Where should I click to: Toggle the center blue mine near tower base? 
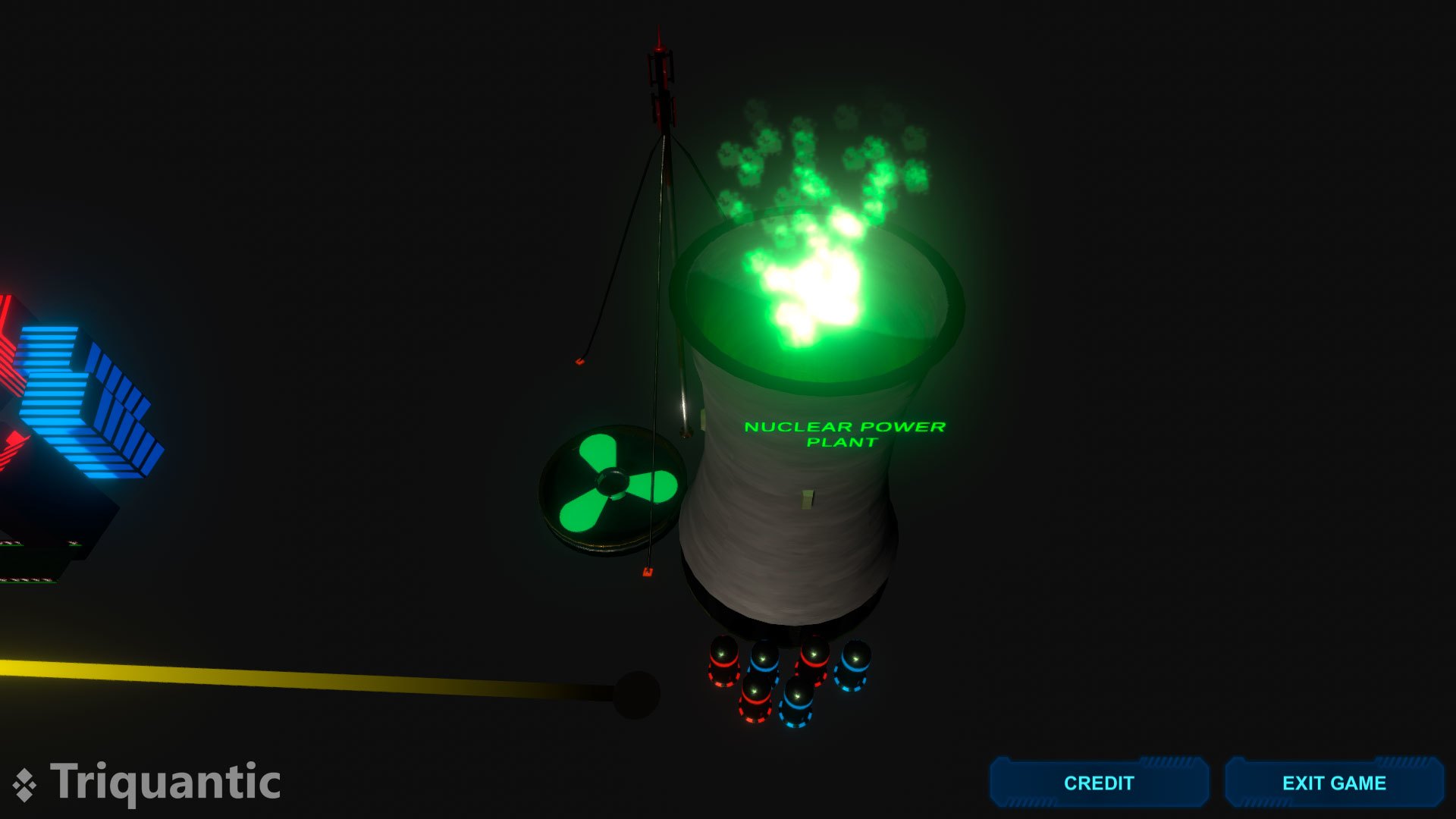[797, 696]
